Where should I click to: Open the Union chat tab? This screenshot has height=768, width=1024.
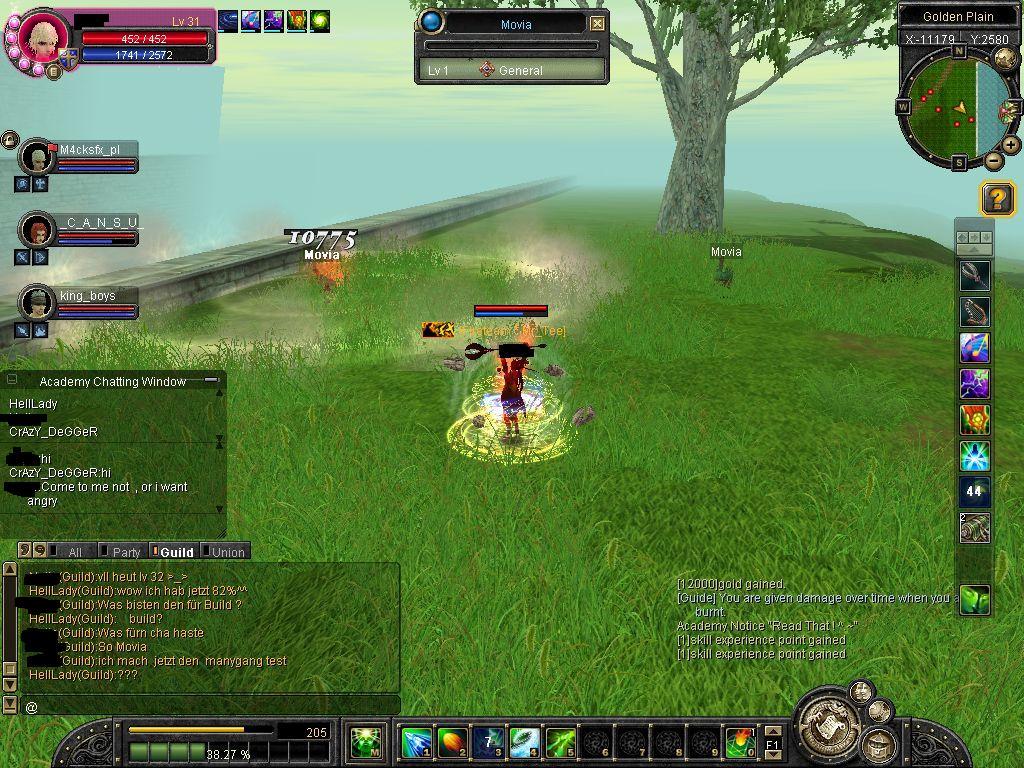pos(227,552)
